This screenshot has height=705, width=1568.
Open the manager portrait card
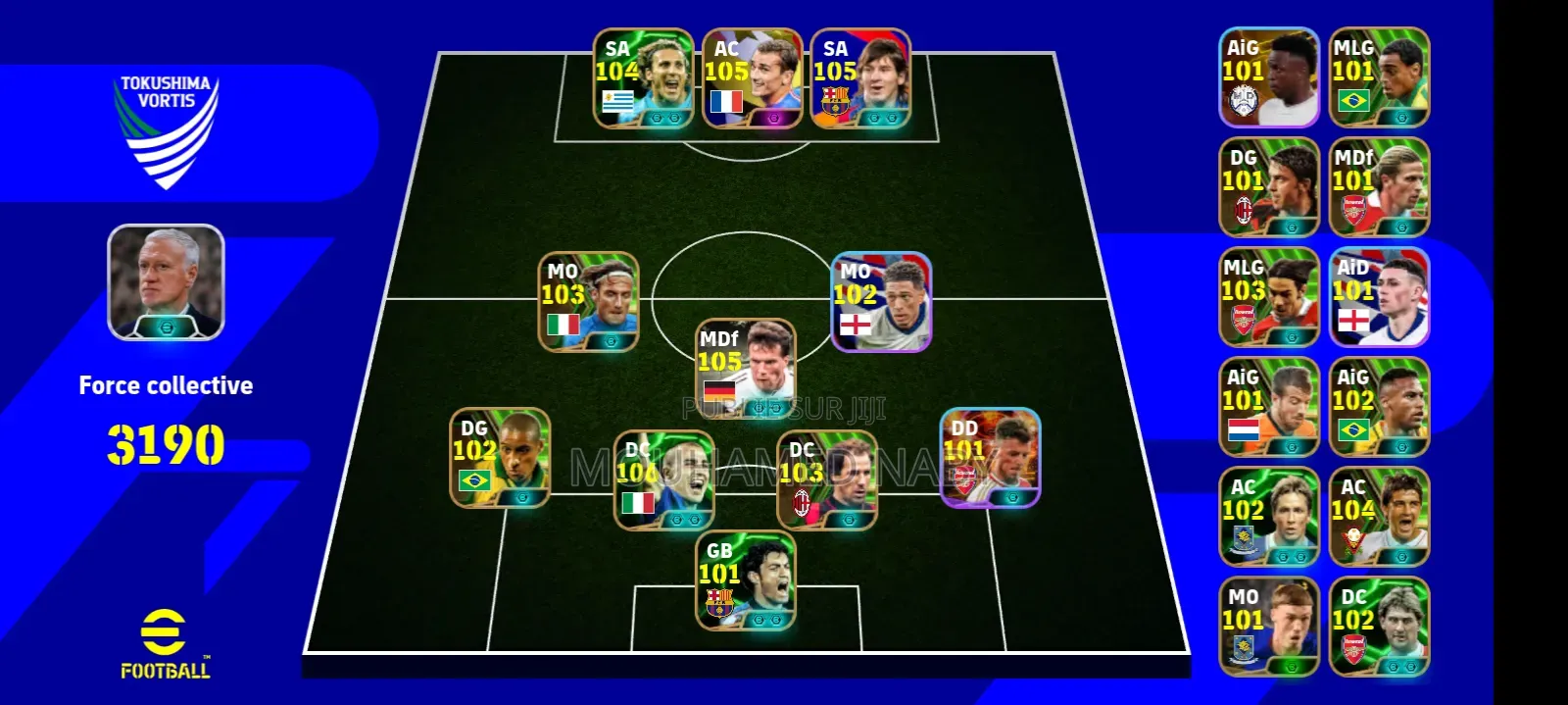[x=166, y=282]
